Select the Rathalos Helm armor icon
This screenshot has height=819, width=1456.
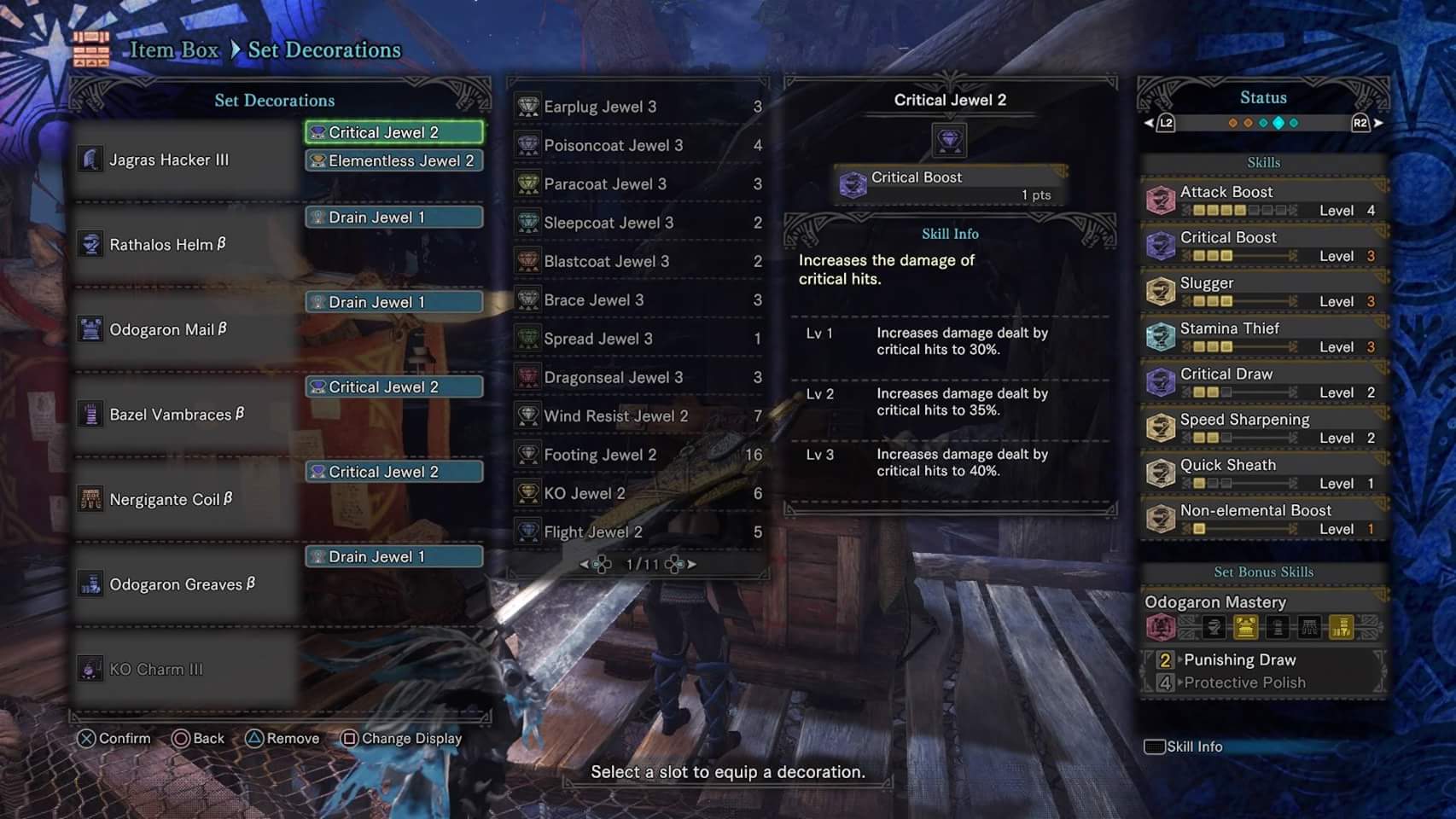click(x=90, y=243)
